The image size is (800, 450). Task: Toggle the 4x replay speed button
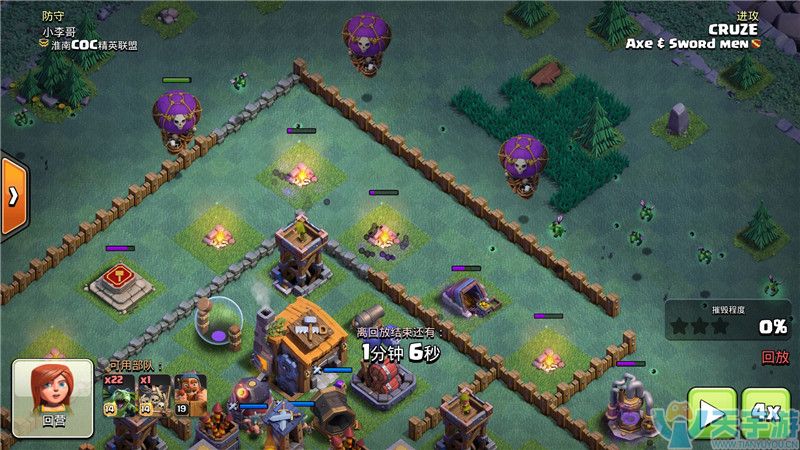765,412
